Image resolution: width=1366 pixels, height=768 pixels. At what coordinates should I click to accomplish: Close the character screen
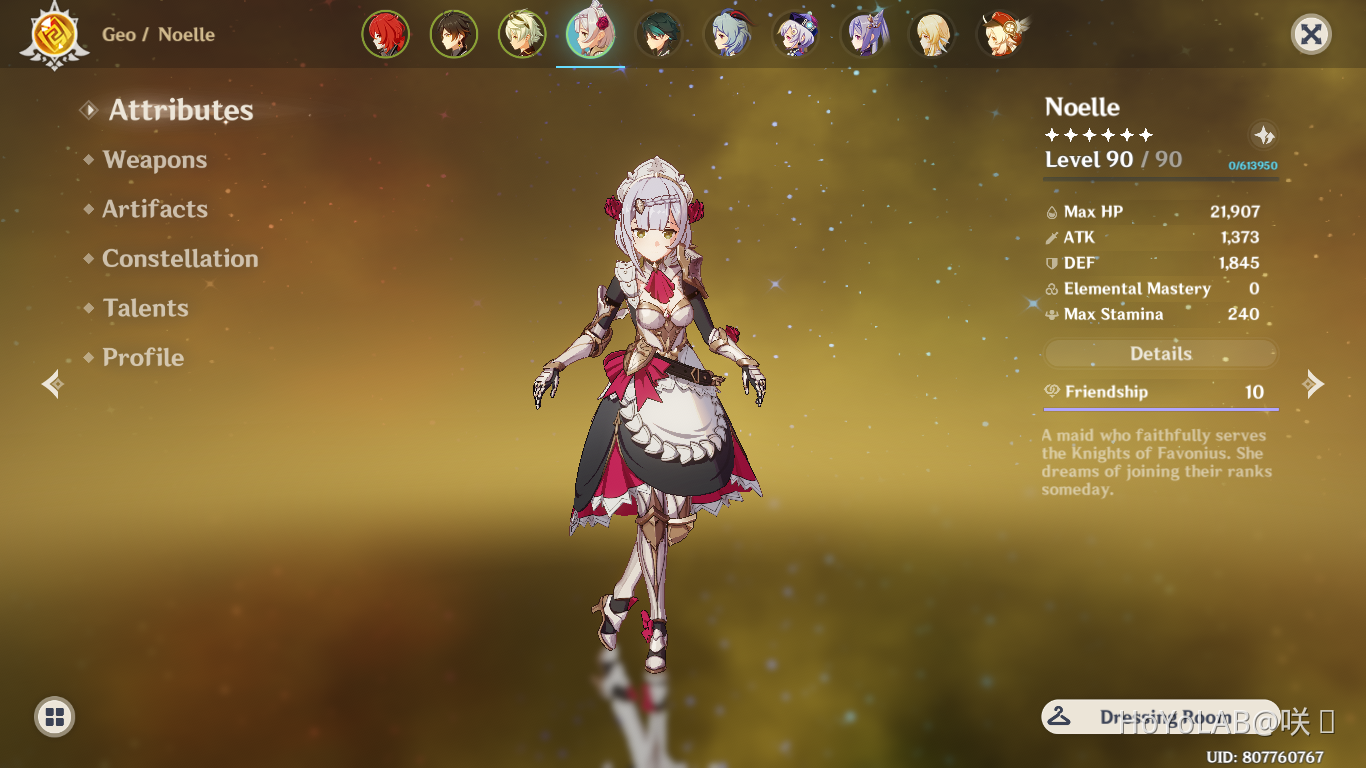coord(1311,35)
